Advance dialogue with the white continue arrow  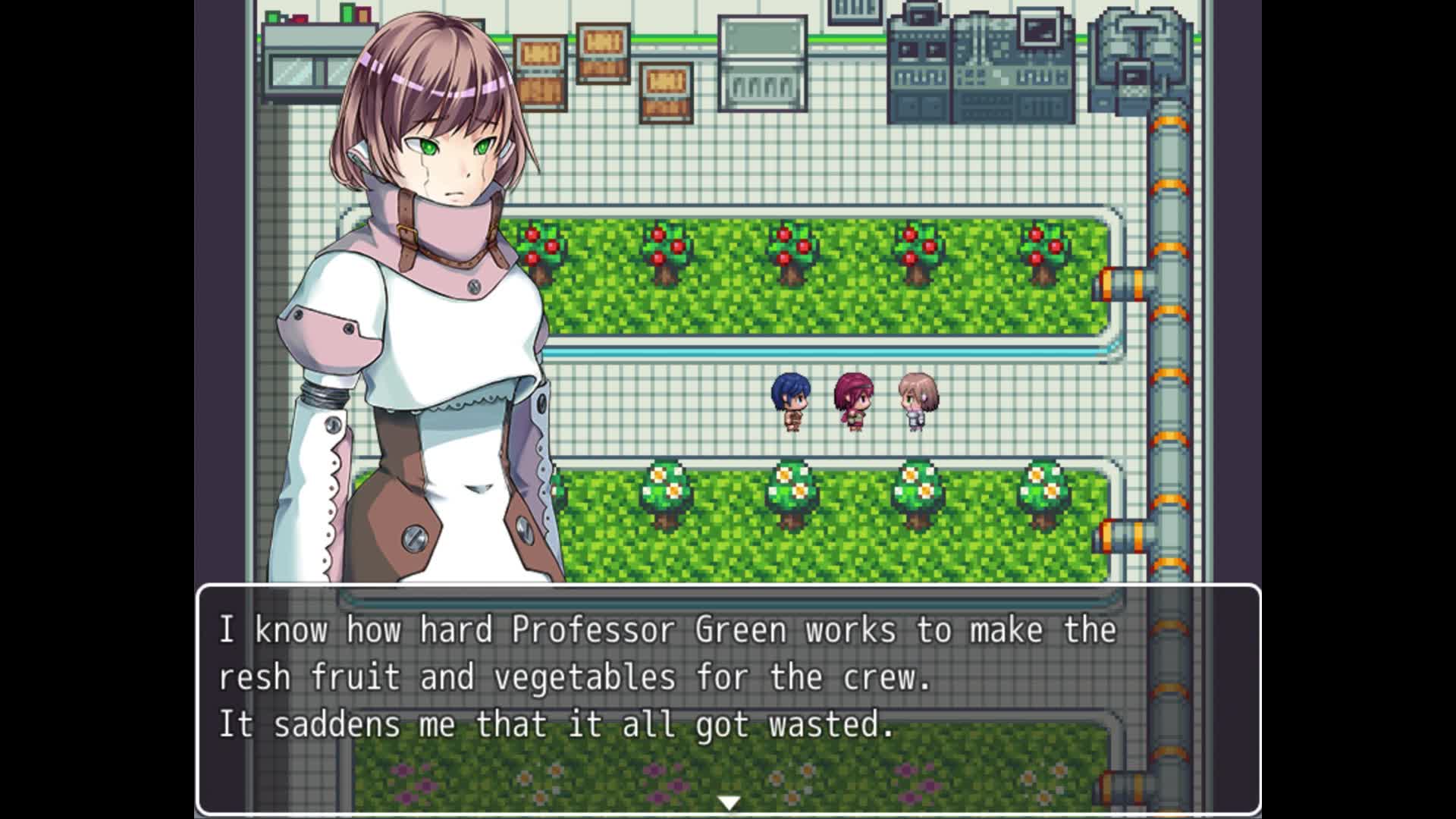pos(728,802)
